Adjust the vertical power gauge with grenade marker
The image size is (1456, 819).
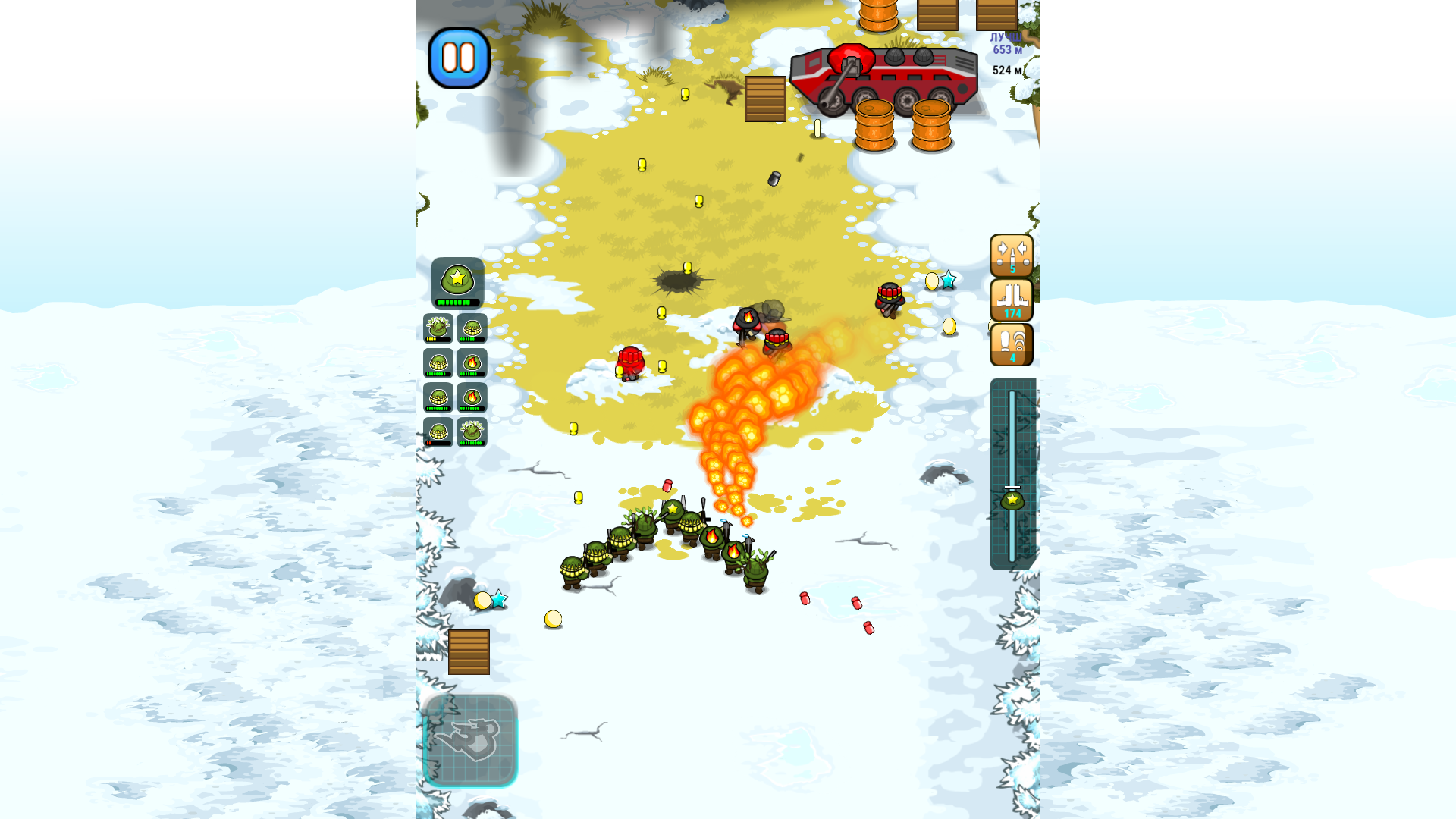tap(1012, 500)
